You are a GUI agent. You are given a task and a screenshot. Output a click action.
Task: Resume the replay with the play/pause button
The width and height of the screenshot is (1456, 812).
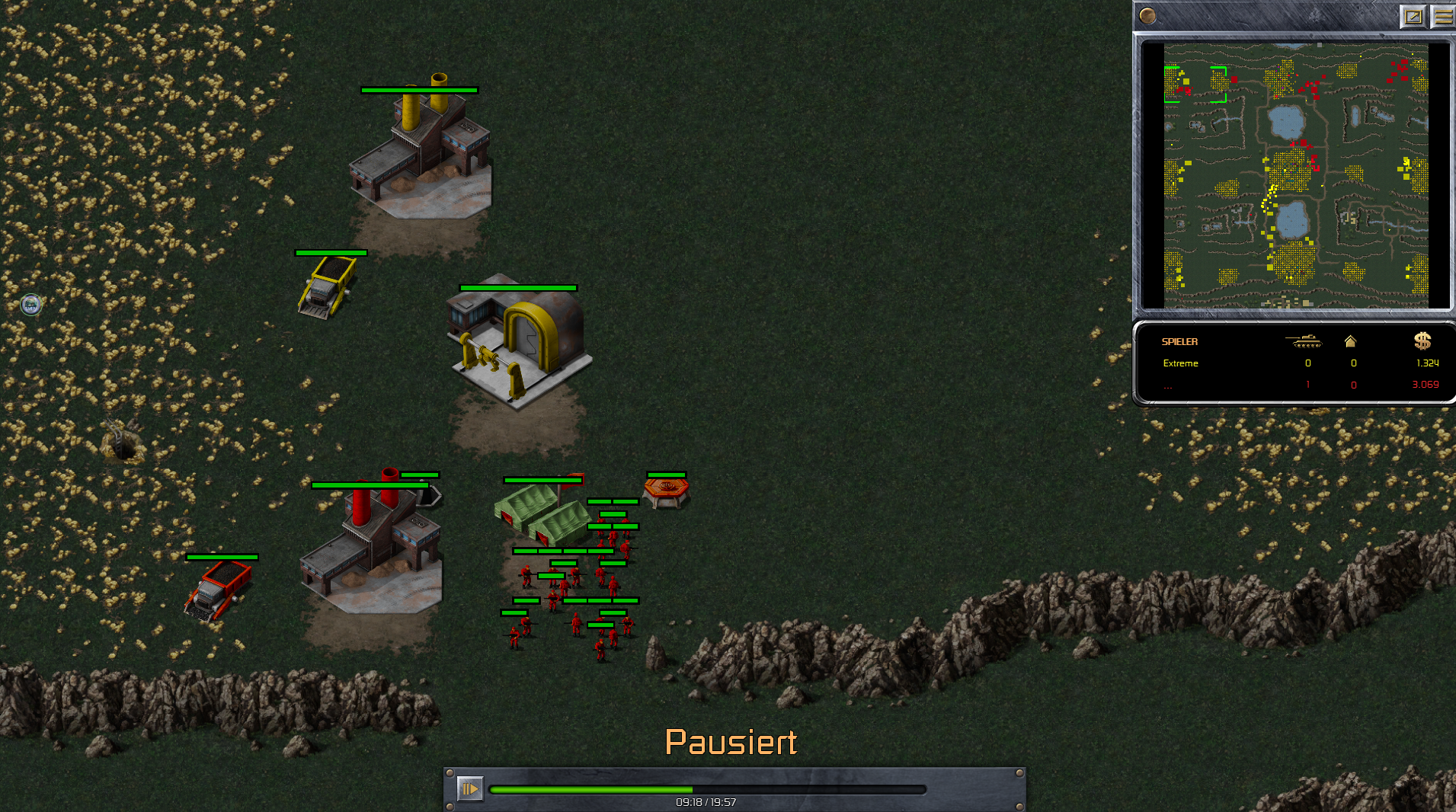point(470,788)
